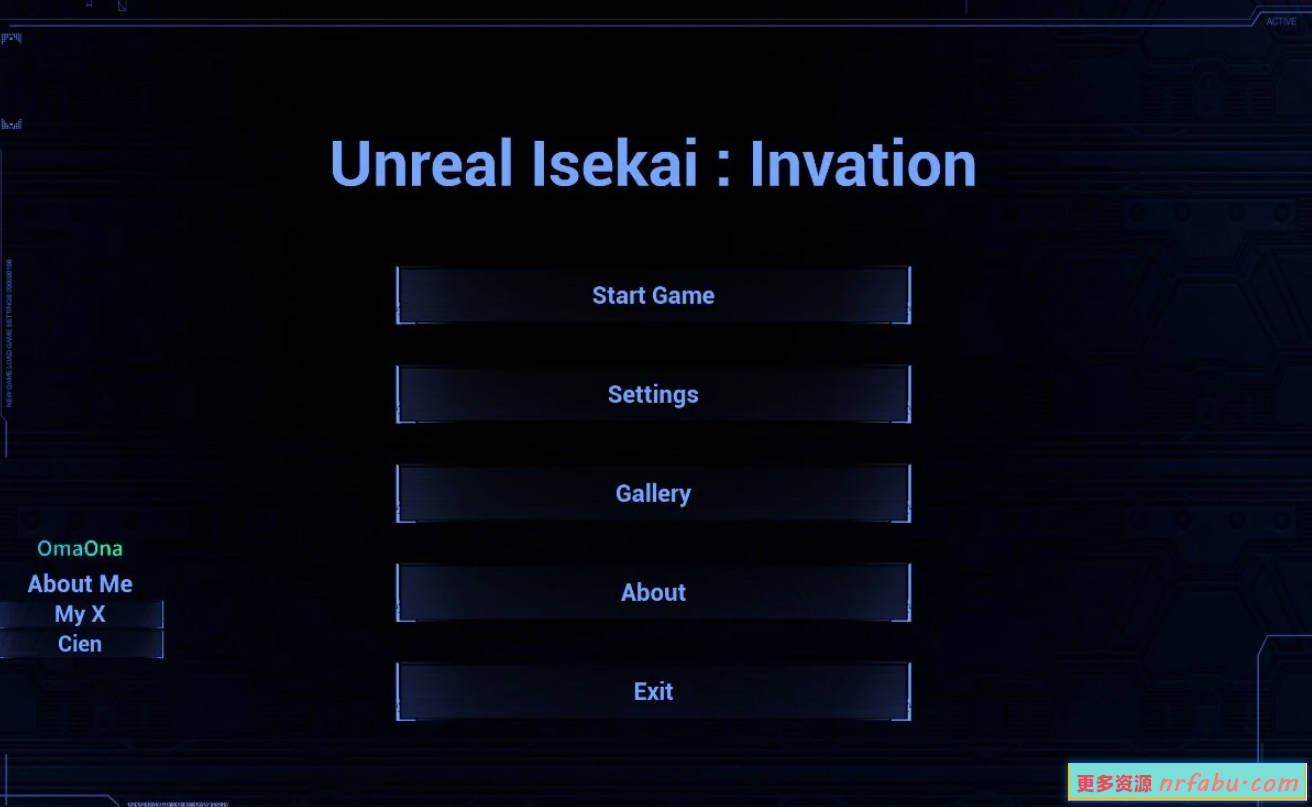Open the Settings menu

pos(653,394)
